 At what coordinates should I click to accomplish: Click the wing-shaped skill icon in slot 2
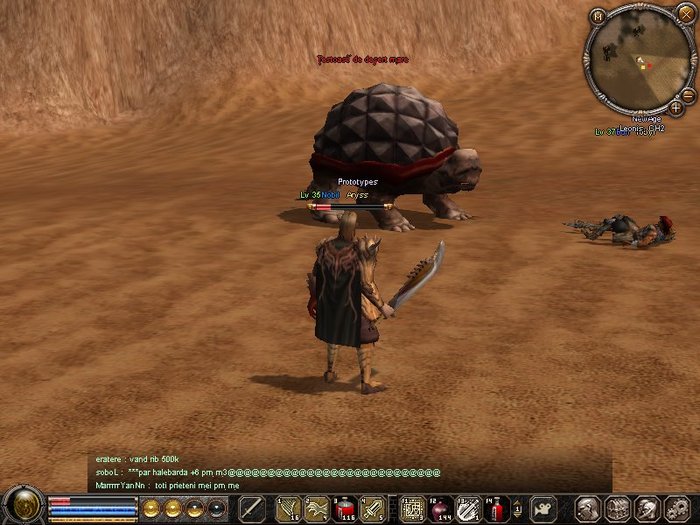(316, 508)
